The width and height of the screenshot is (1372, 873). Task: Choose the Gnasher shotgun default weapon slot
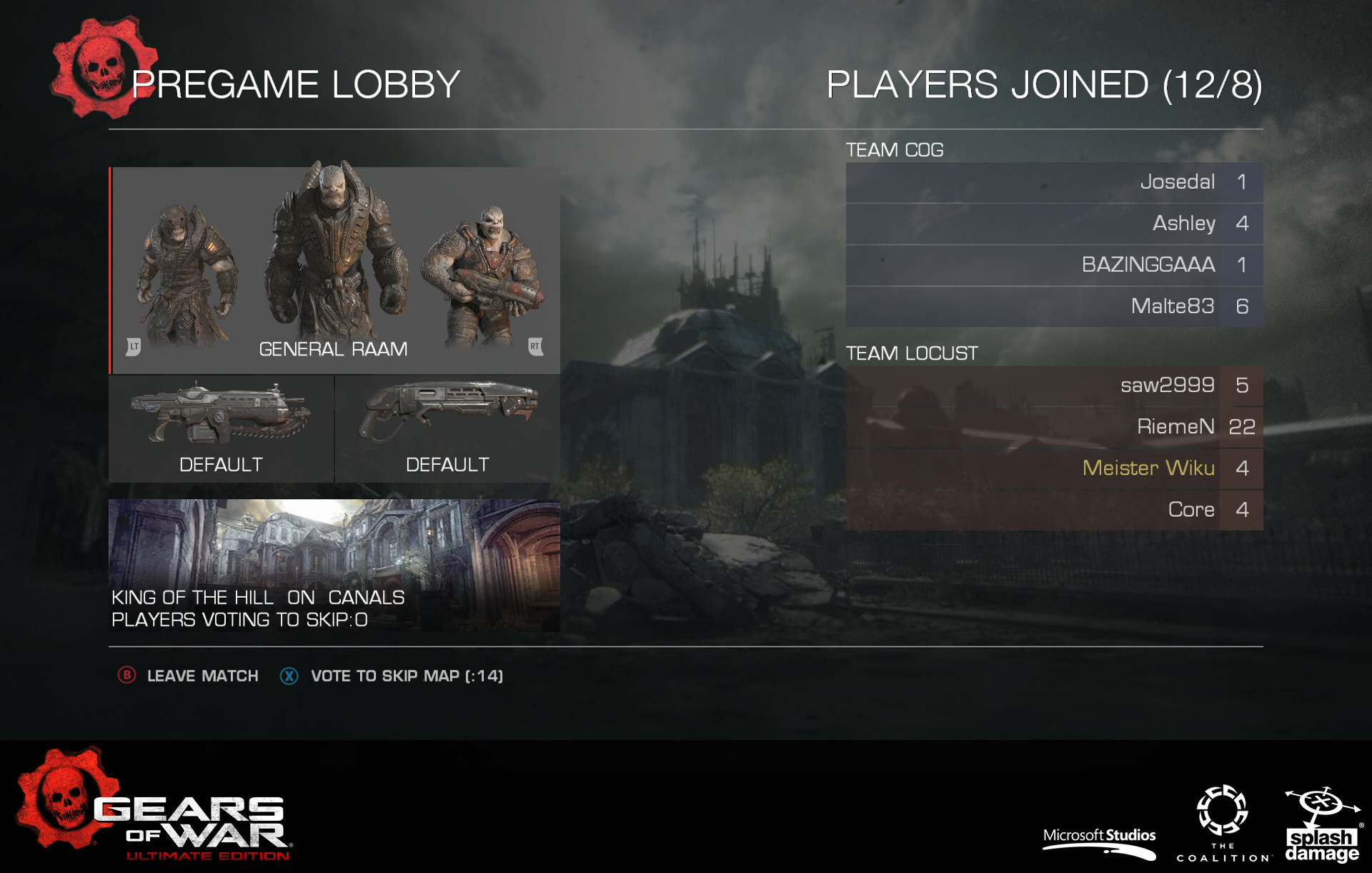(447, 428)
